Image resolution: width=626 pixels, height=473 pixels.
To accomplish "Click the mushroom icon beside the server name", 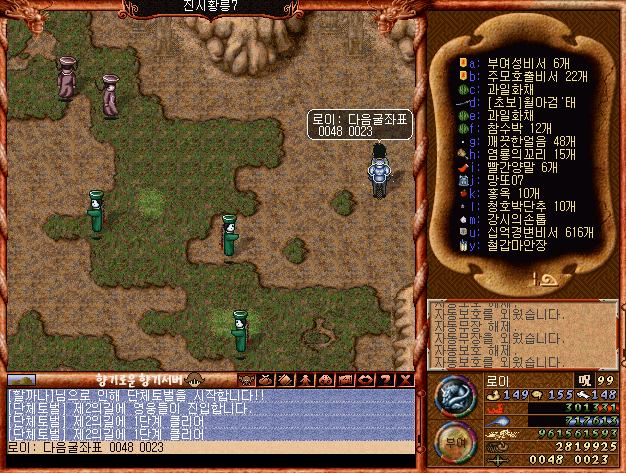I will pyautogui.click(x=193, y=380).
